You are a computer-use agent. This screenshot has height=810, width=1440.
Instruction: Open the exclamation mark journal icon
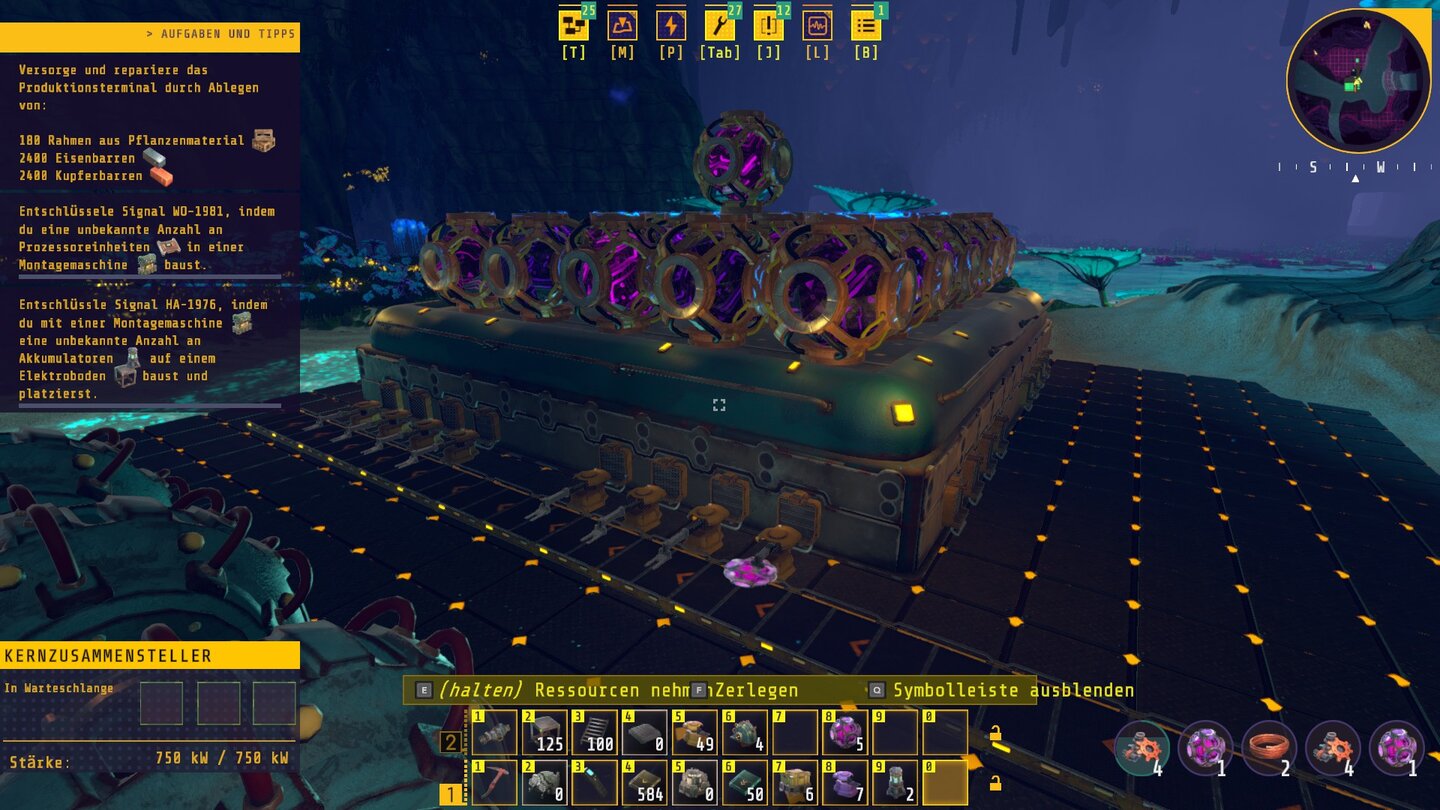768,25
